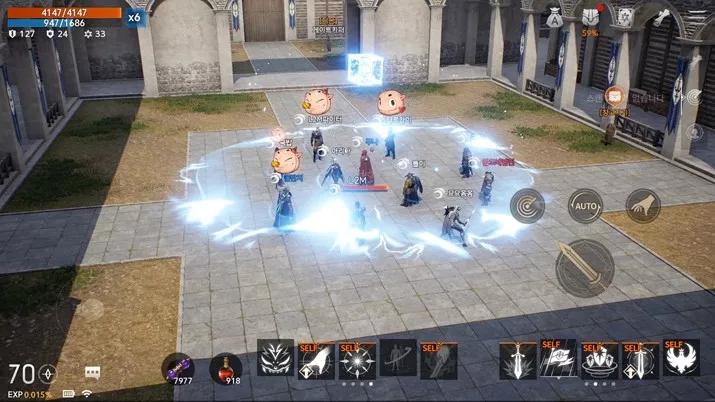715x402 pixels.
Task: Activate the circular target-lock button
Action: pos(527,206)
